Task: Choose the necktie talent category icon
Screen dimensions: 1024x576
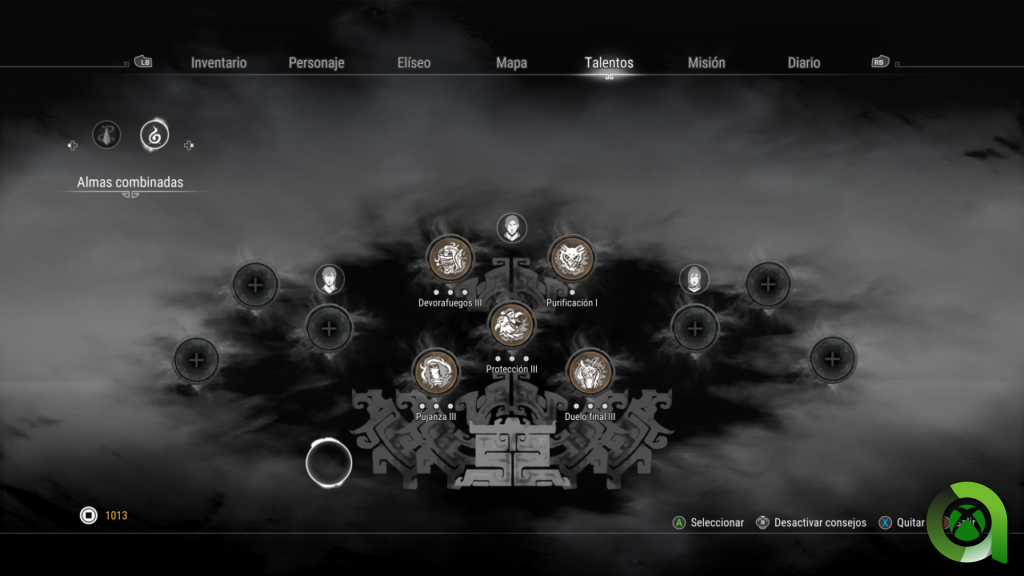Action: pyautogui.click(x=107, y=134)
